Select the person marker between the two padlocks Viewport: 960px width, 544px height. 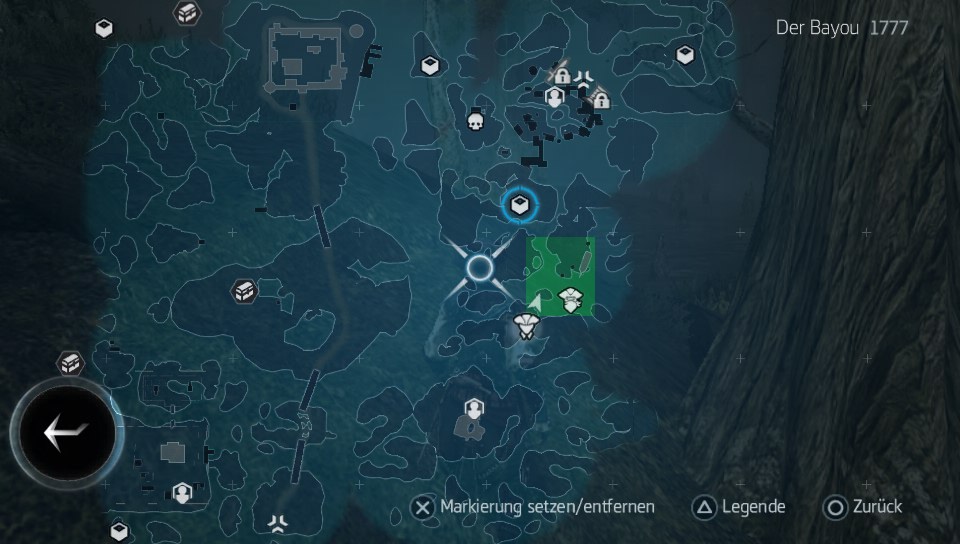[554, 98]
